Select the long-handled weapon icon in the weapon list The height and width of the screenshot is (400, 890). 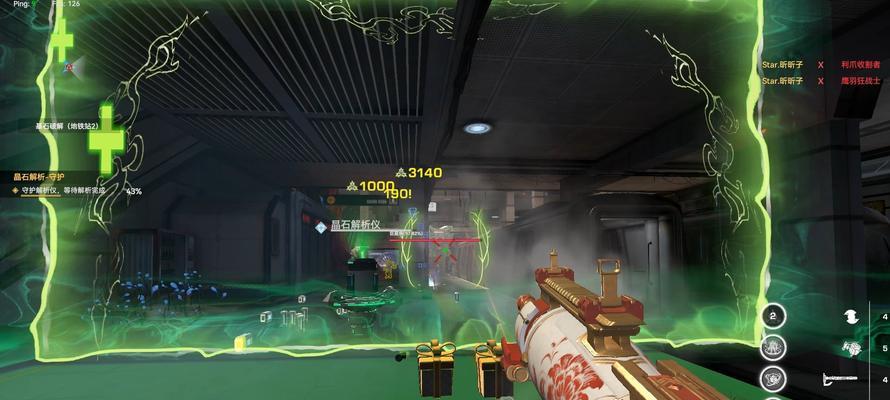coord(839,379)
